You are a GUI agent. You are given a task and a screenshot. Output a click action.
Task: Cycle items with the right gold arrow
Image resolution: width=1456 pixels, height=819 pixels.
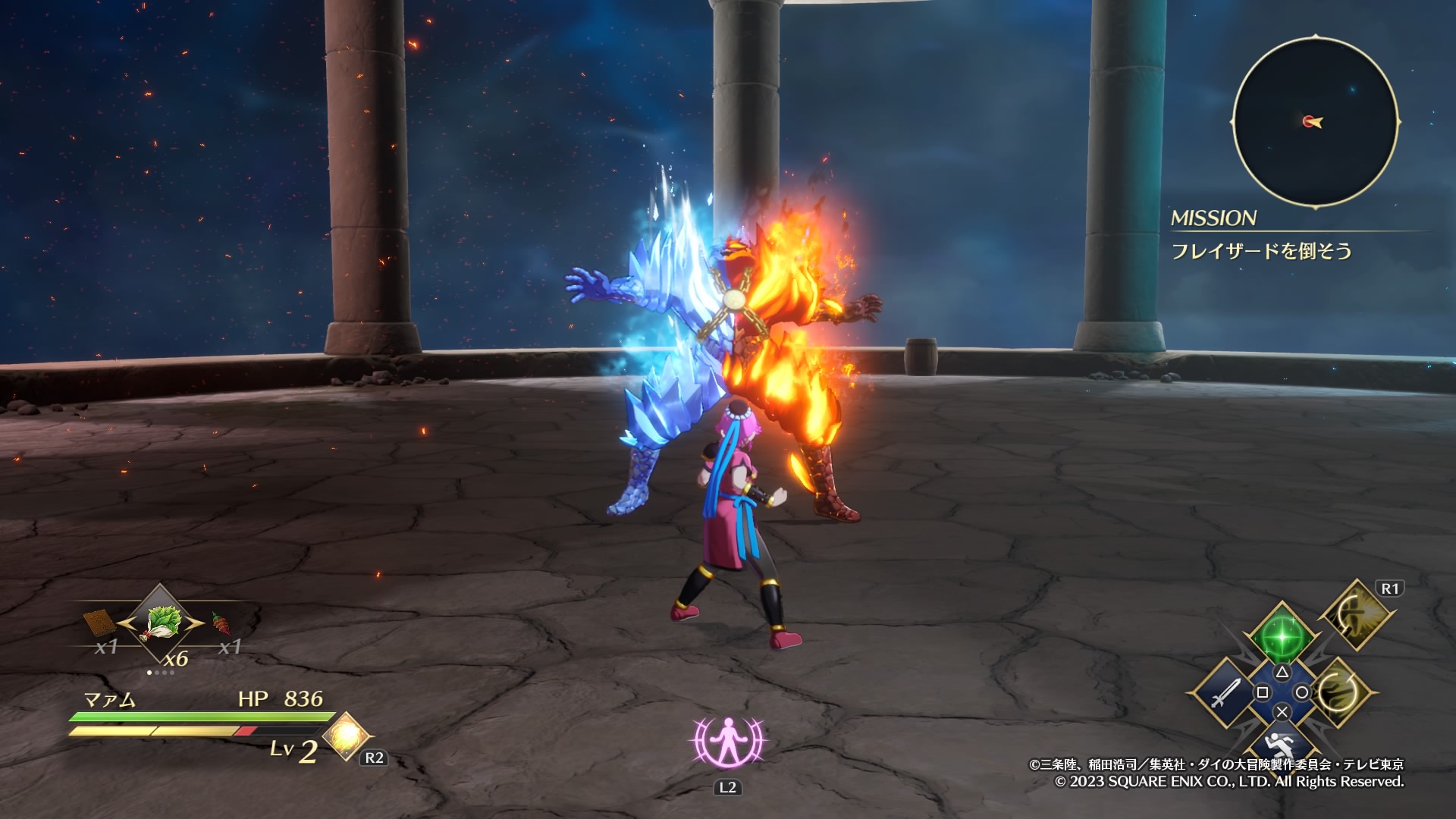pos(195,623)
